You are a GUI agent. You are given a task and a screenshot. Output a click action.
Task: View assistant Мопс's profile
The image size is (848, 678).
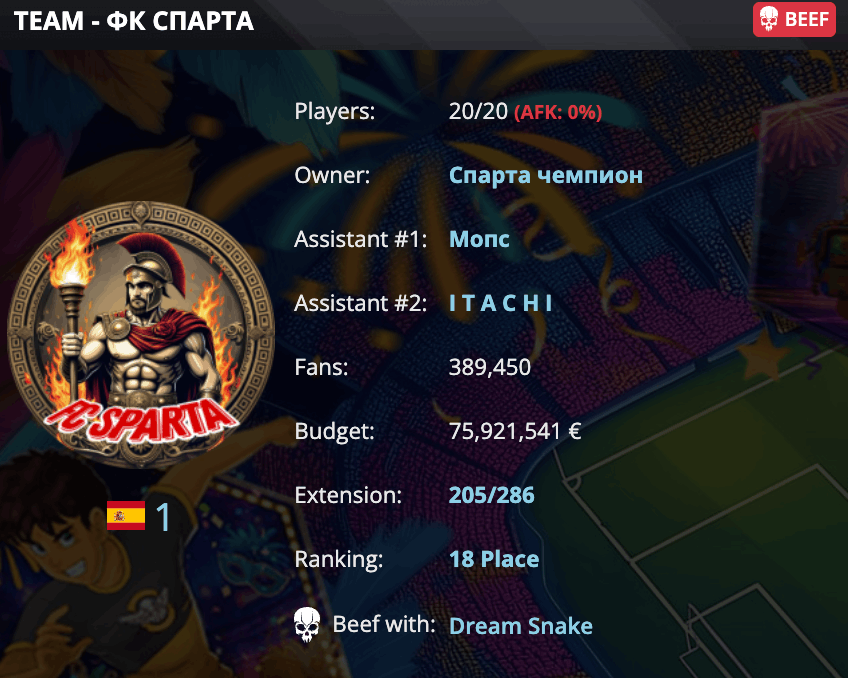pyautogui.click(x=479, y=240)
